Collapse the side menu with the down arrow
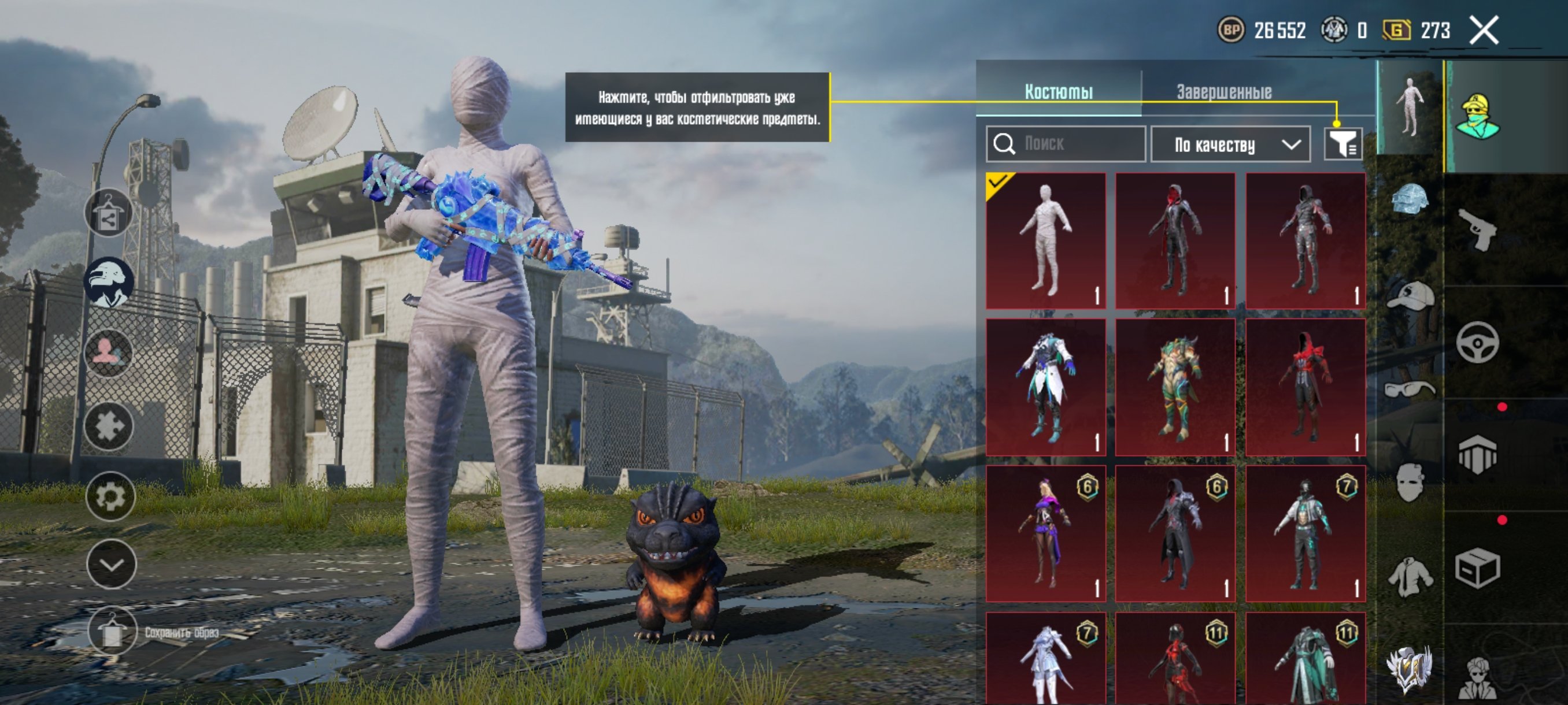Image resolution: width=1568 pixels, height=705 pixels. 111,565
